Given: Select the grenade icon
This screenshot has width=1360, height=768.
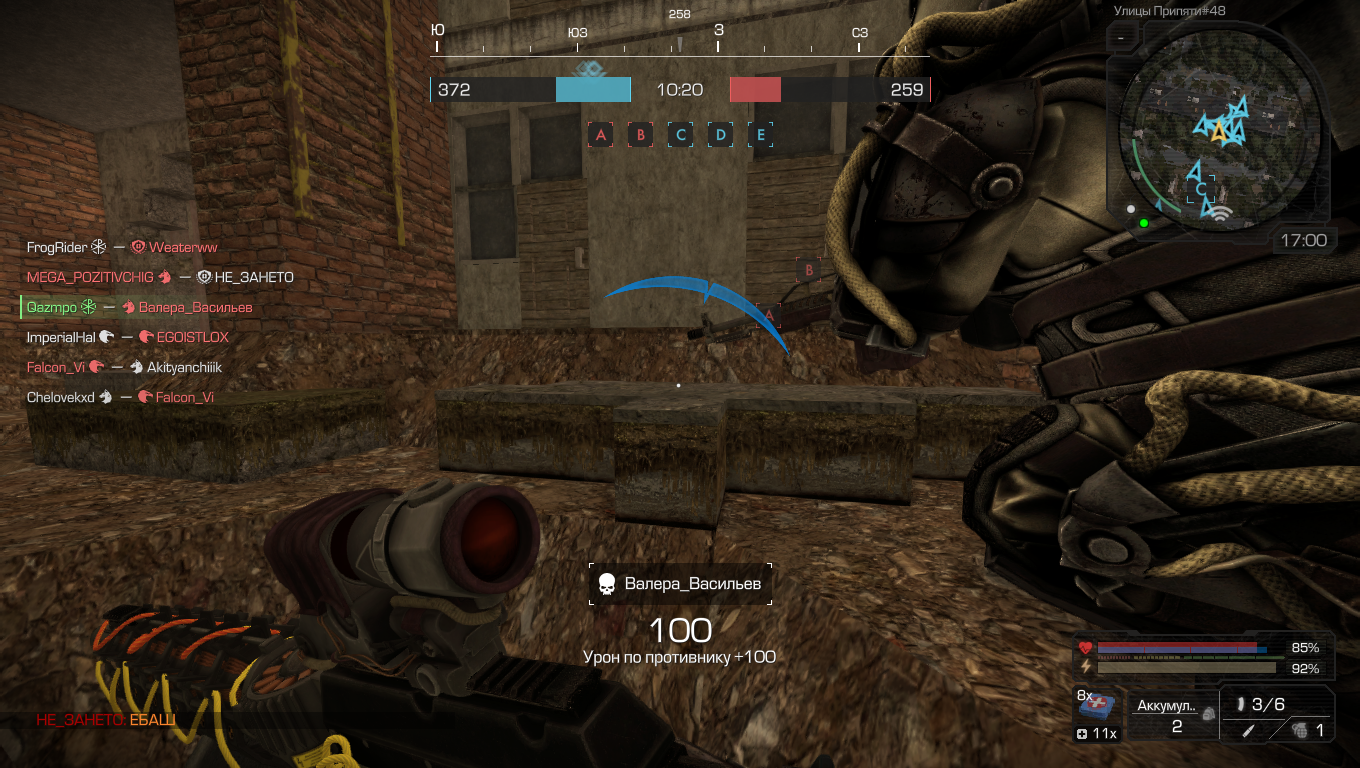Looking at the screenshot, I should [x=1297, y=730].
